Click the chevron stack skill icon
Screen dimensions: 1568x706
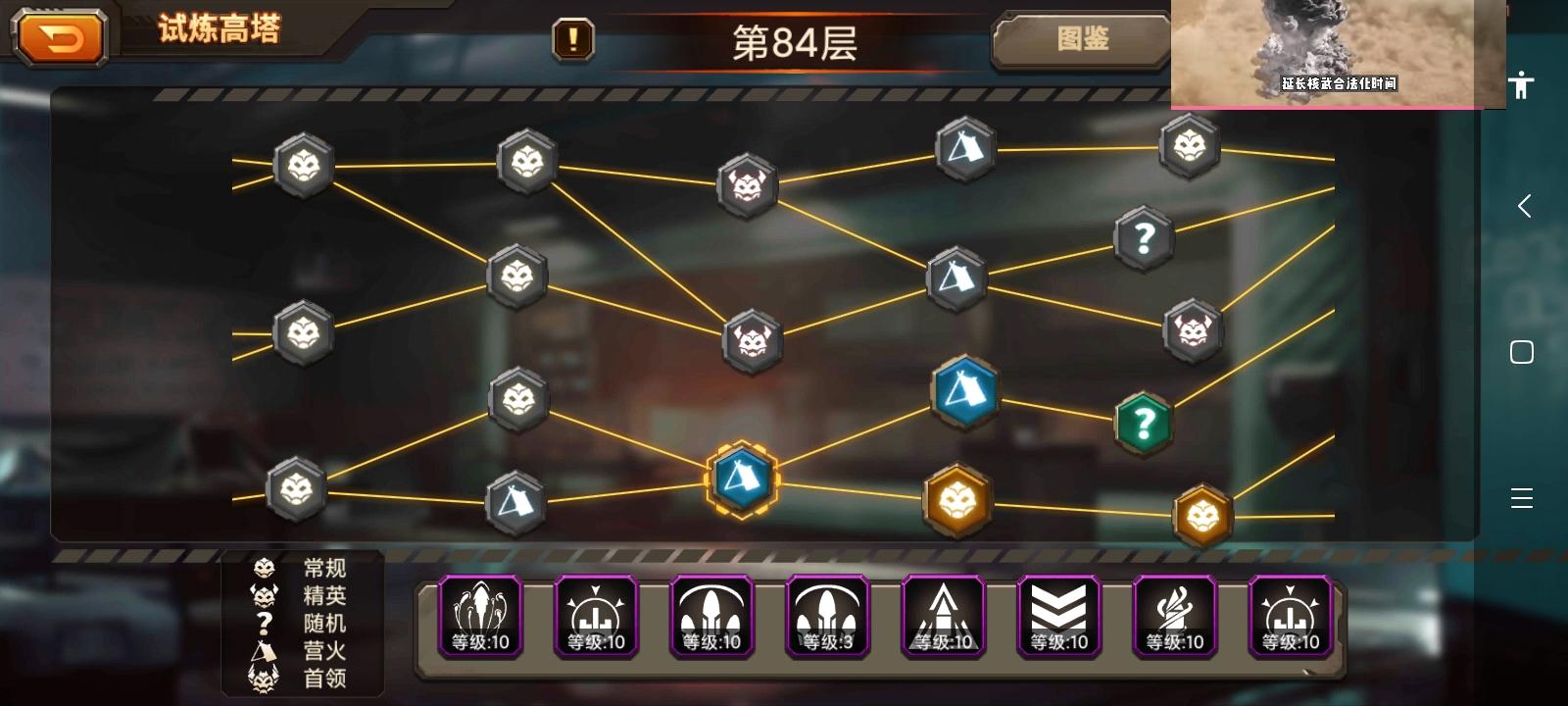tap(1057, 616)
